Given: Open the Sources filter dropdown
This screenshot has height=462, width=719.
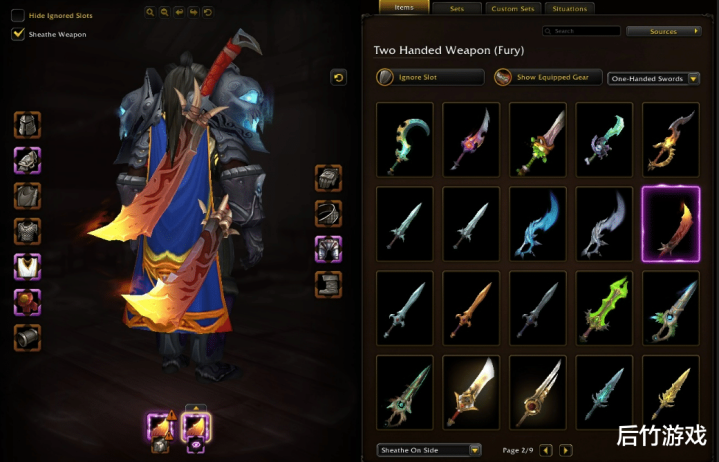Looking at the screenshot, I should coord(664,31).
